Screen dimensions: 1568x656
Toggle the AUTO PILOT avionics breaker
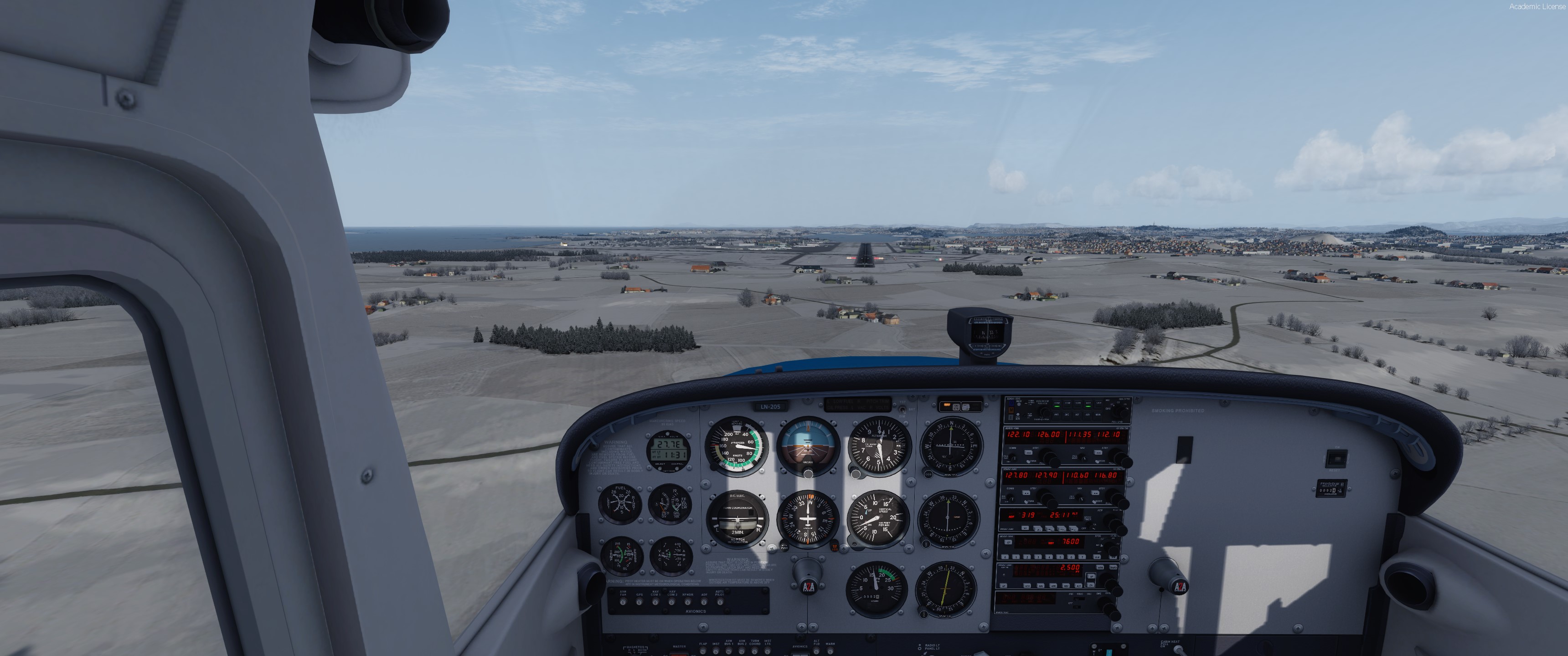[x=720, y=602]
